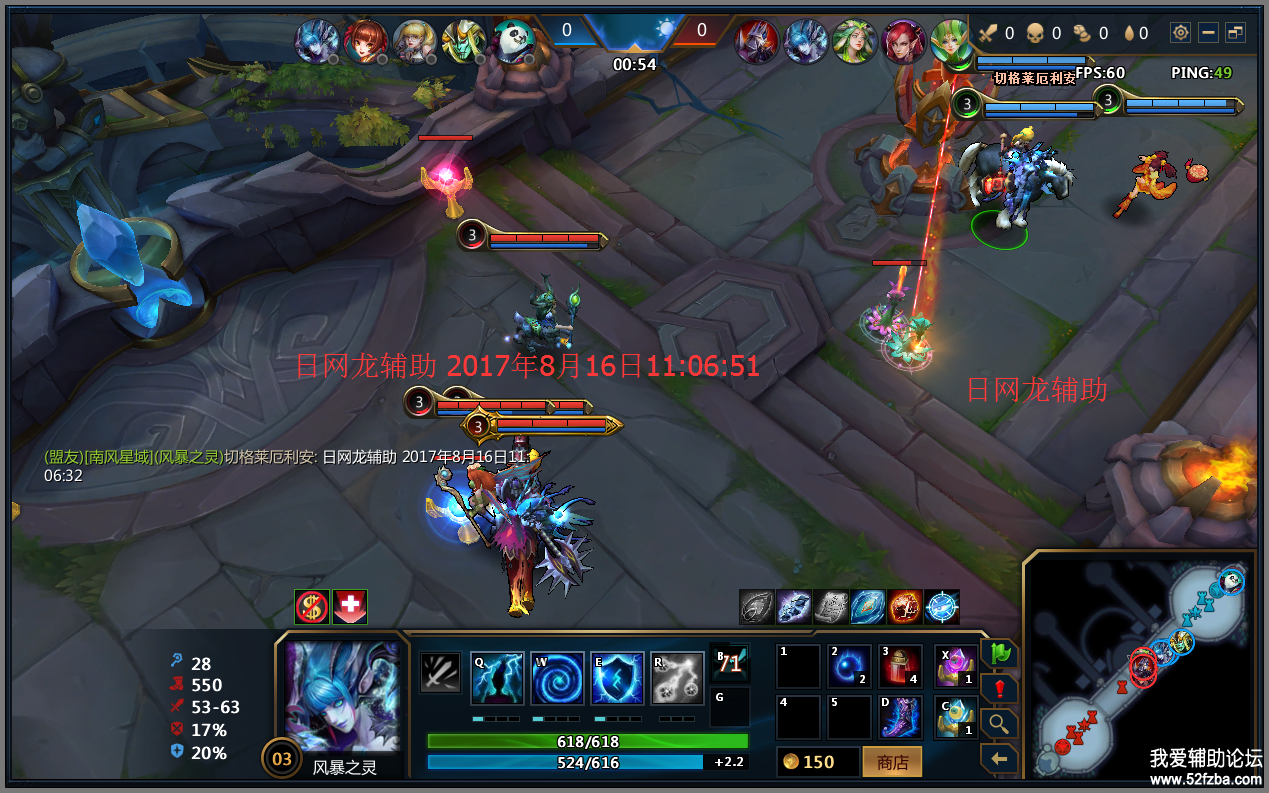Select the blue orb item in slot 2

click(849, 667)
